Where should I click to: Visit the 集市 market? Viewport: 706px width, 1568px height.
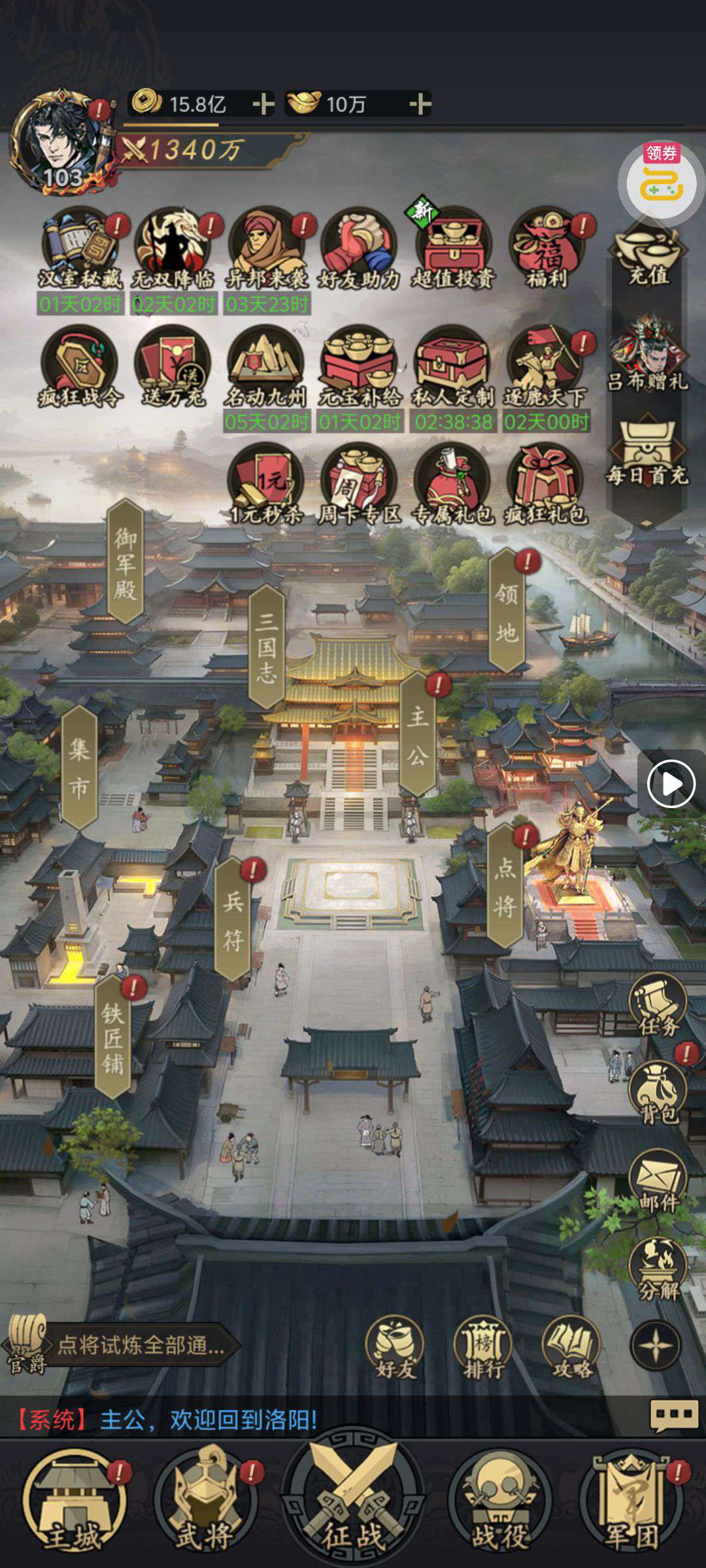point(79,768)
